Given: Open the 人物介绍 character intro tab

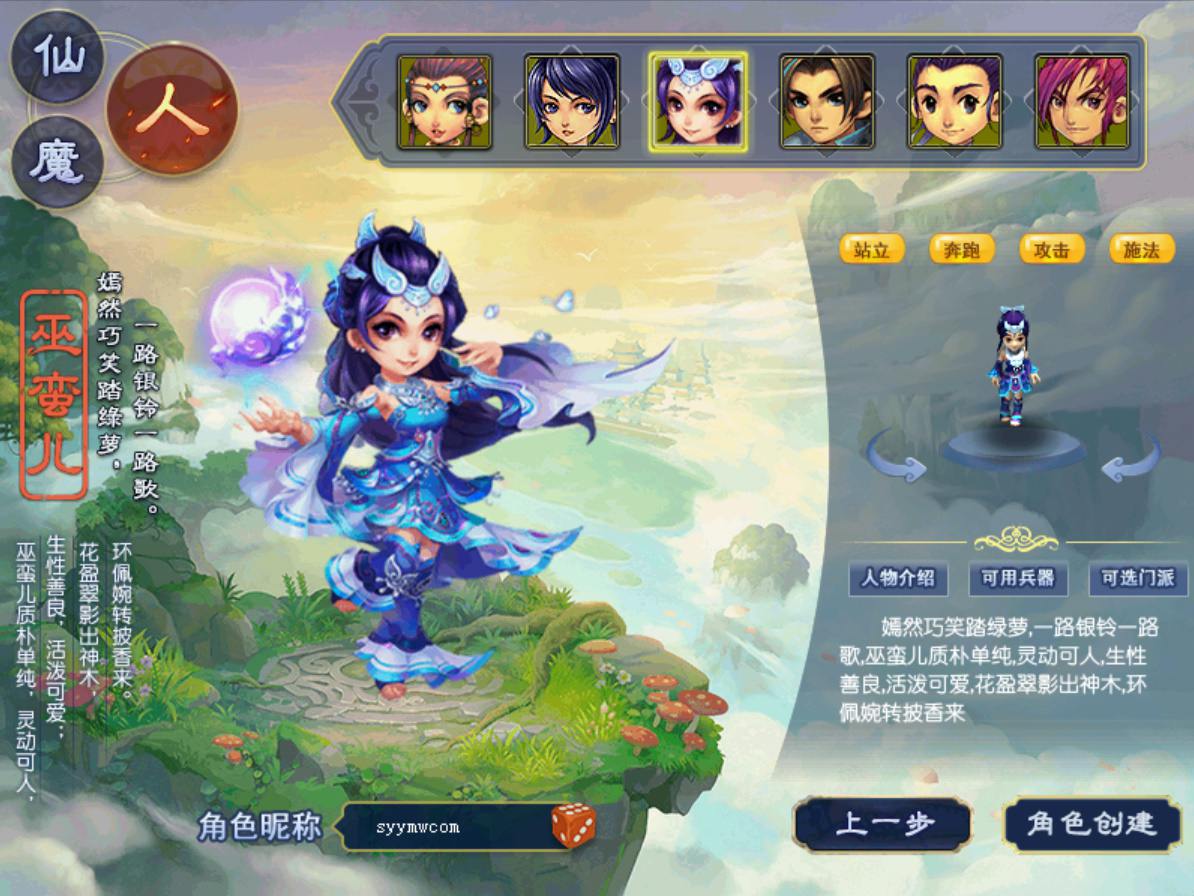Looking at the screenshot, I should coord(898,578).
